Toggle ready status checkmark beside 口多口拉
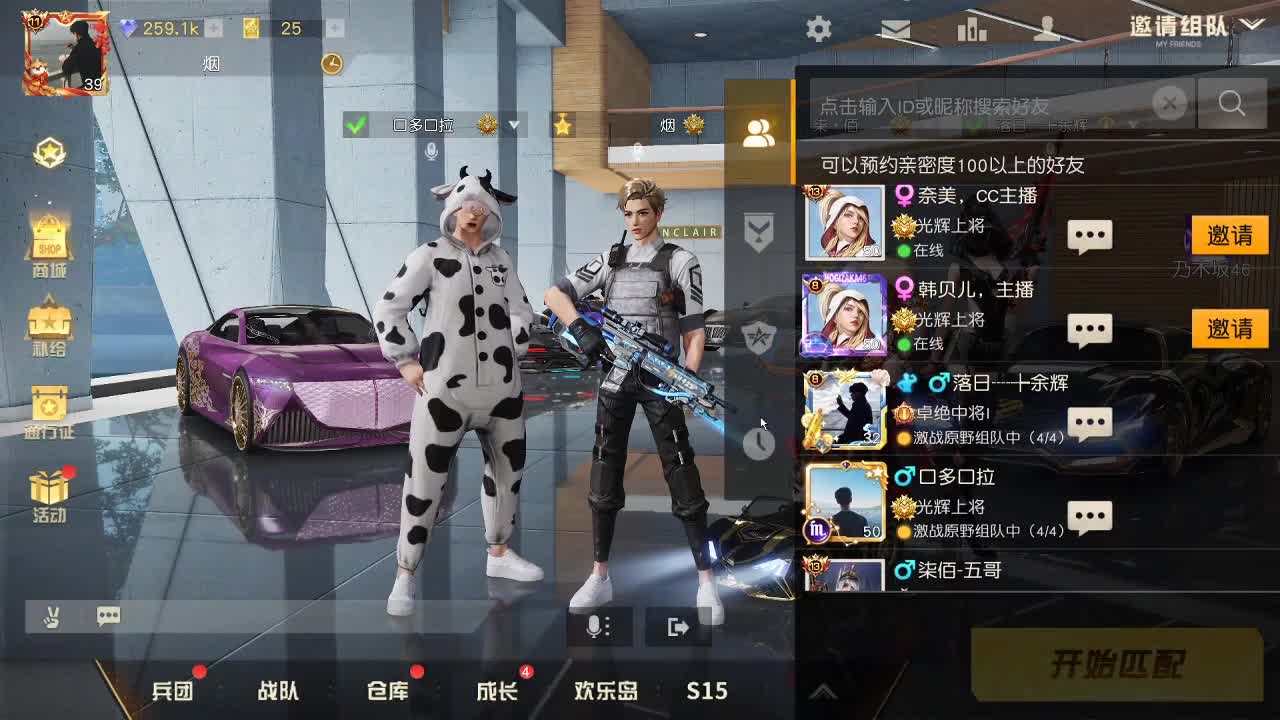This screenshot has height=720, width=1280. [355, 126]
